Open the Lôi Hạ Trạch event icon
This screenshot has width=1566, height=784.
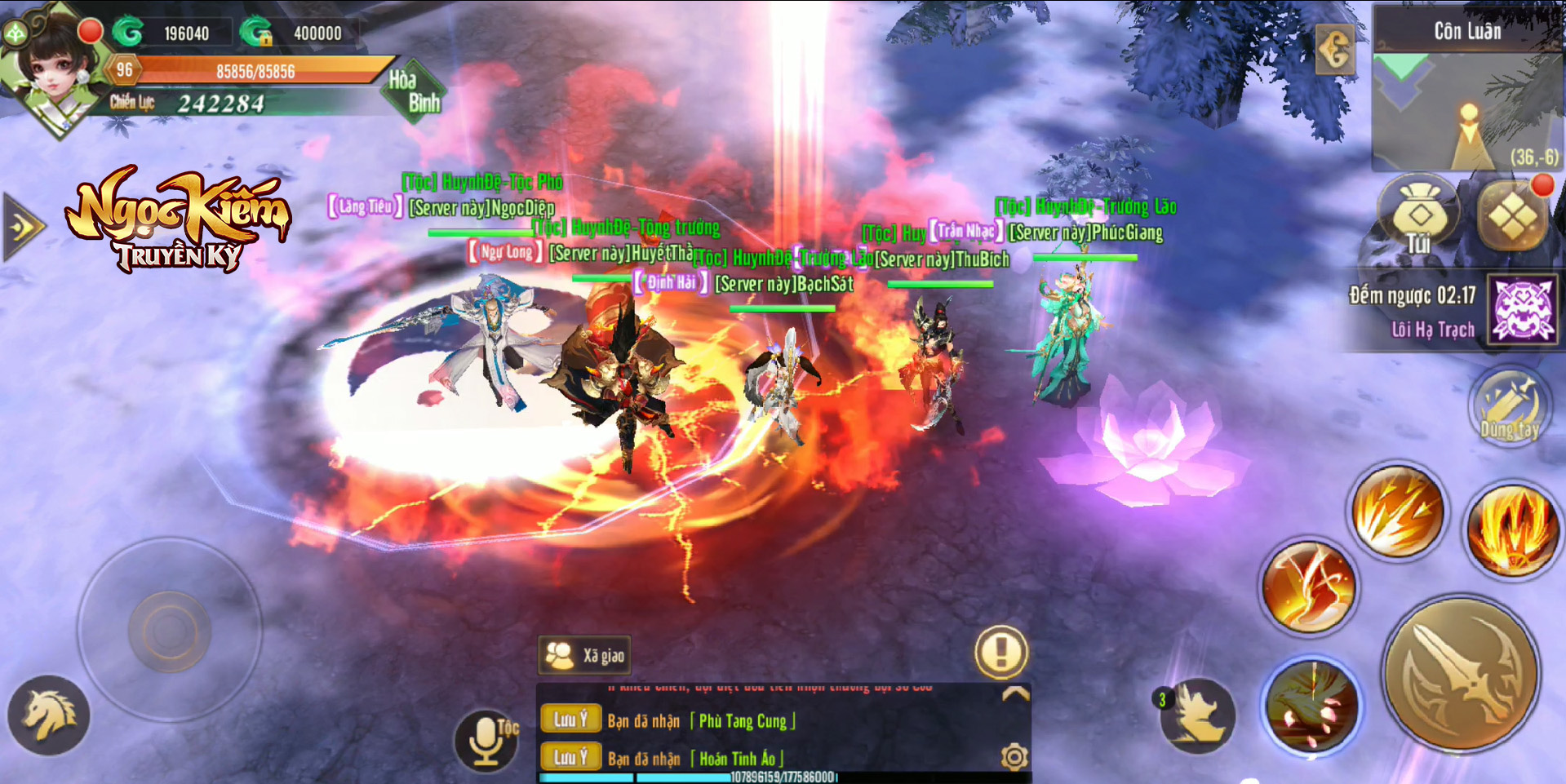click(x=1523, y=310)
